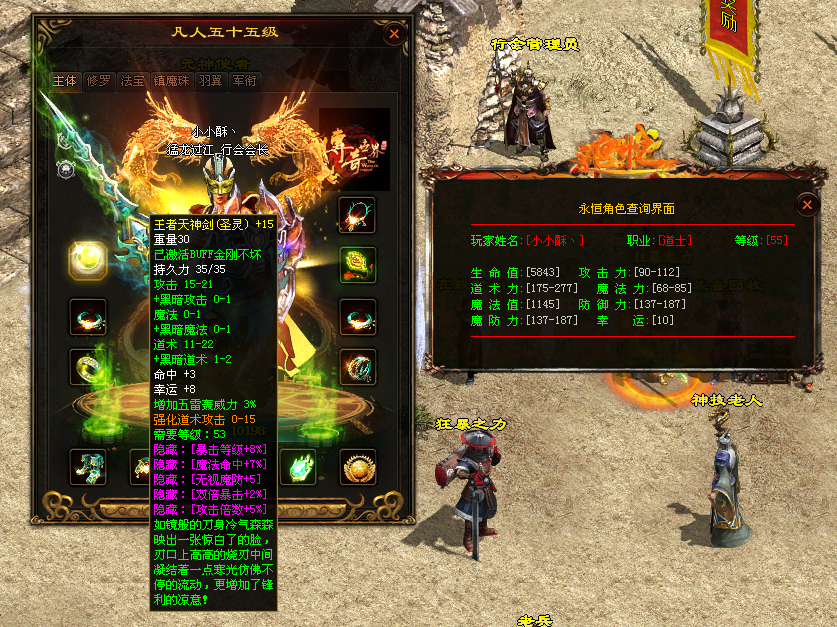Select the necklace equipment slot
The width and height of the screenshot is (837, 627).
pyautogui.click(x=357, y=214)
